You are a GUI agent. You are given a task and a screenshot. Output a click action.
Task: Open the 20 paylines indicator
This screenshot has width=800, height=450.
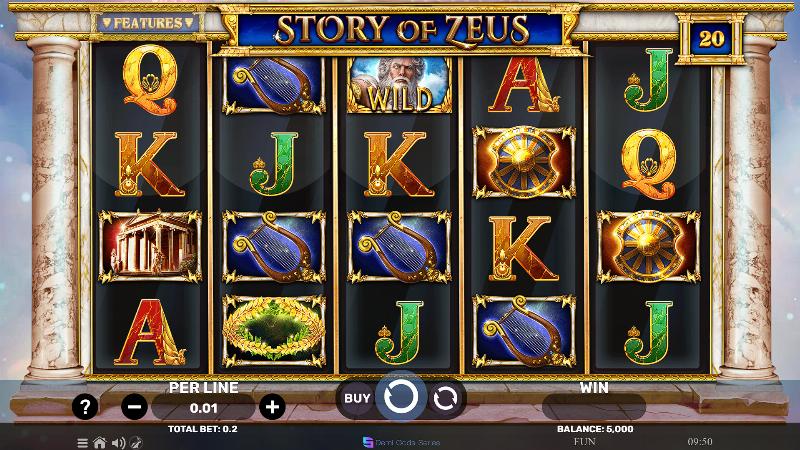coord(710,39)
